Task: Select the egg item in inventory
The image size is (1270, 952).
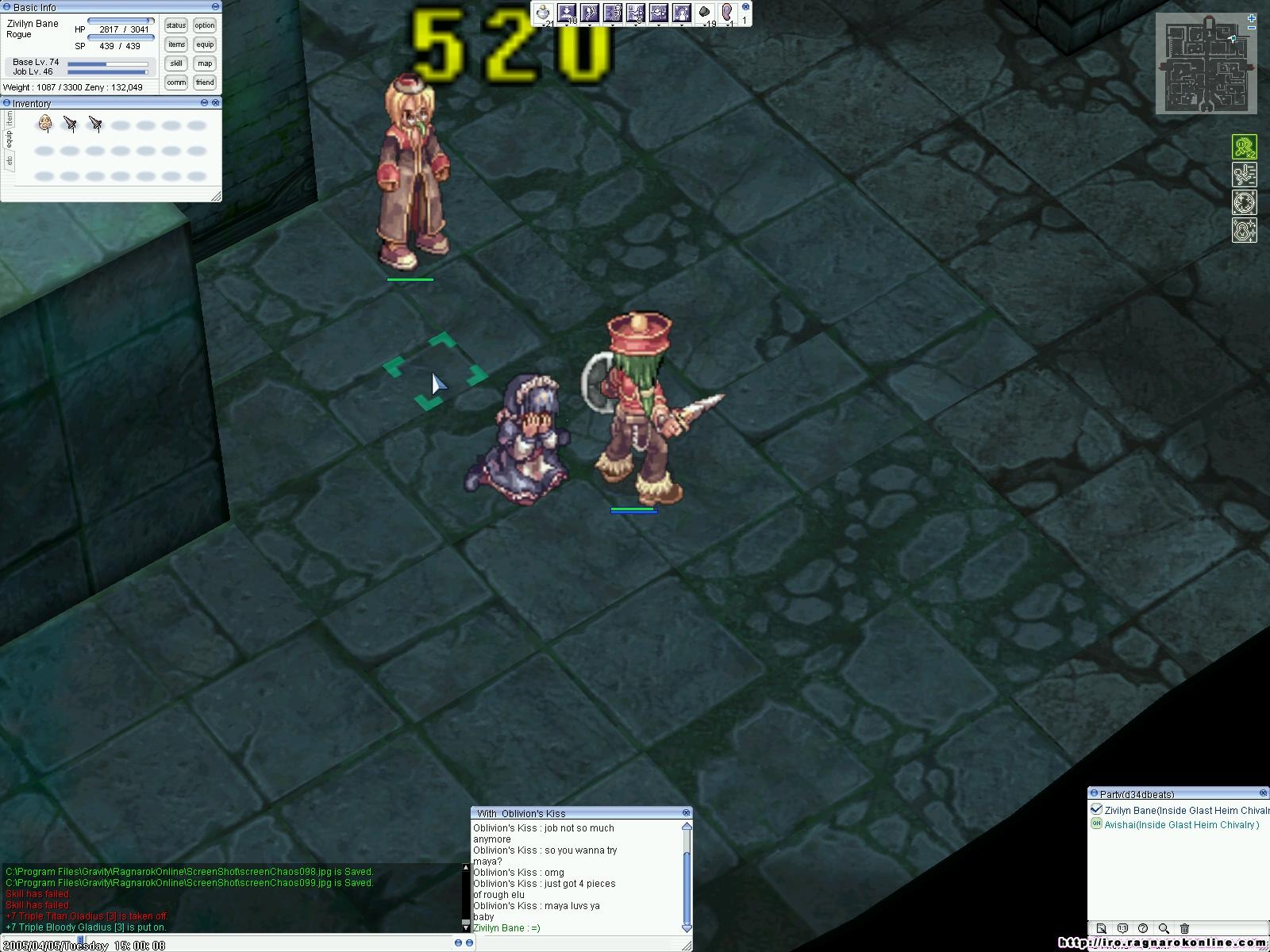Action: [x=45, y=124]
